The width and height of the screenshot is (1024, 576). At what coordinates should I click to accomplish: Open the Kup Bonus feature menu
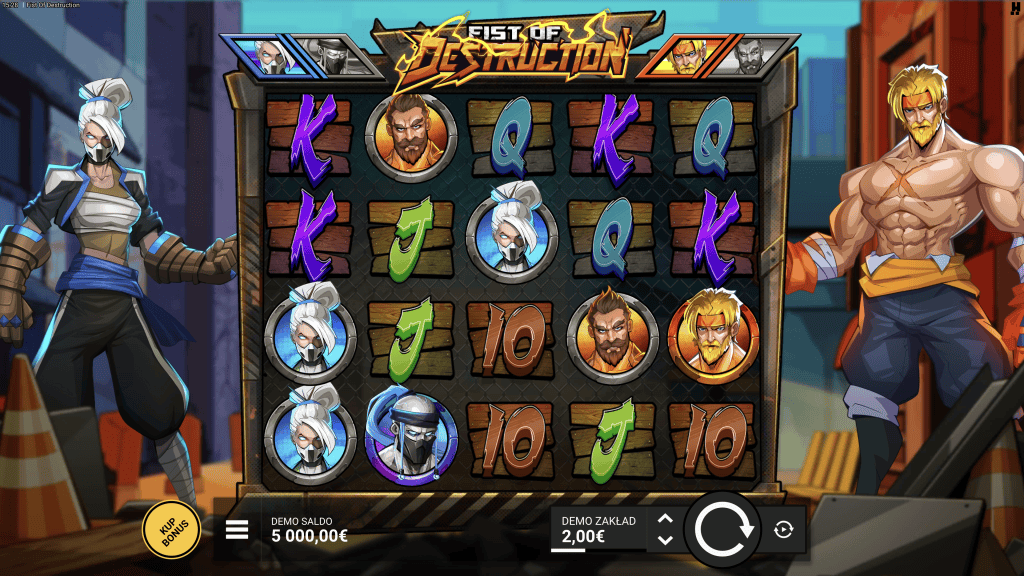click(172, 530)
